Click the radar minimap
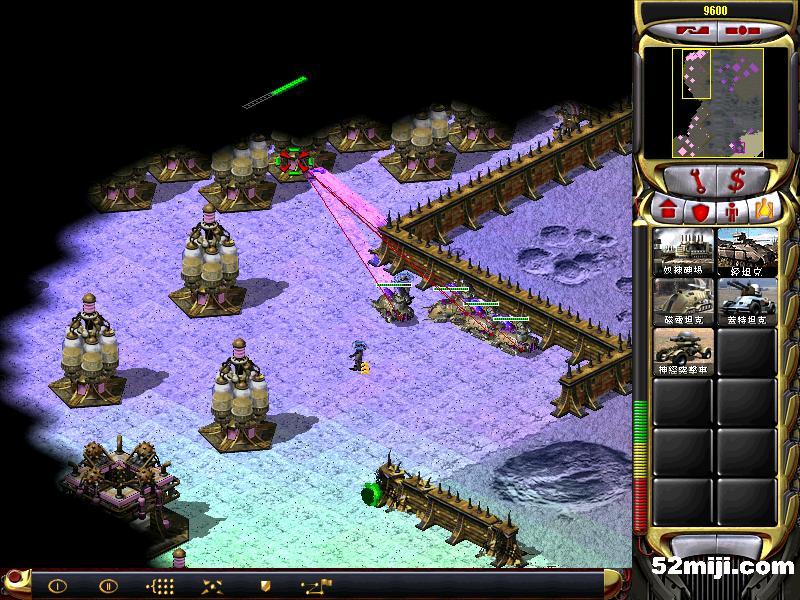 pos(716,101)
